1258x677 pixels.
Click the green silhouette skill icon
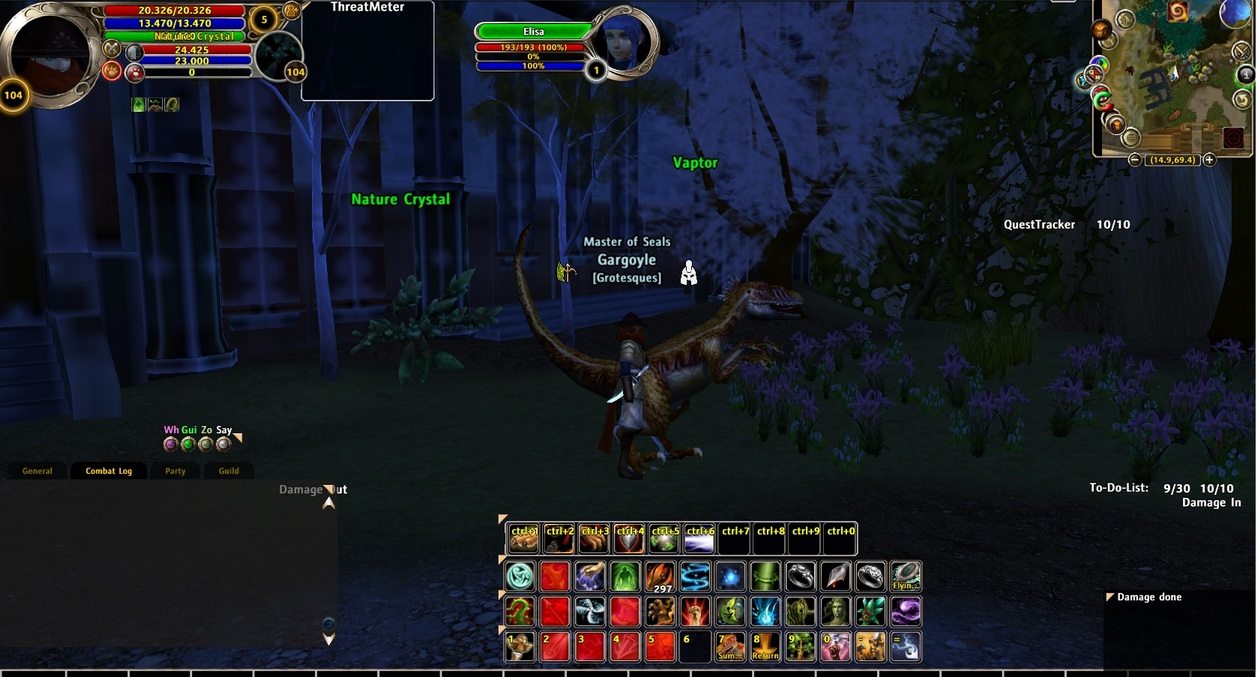625,577
